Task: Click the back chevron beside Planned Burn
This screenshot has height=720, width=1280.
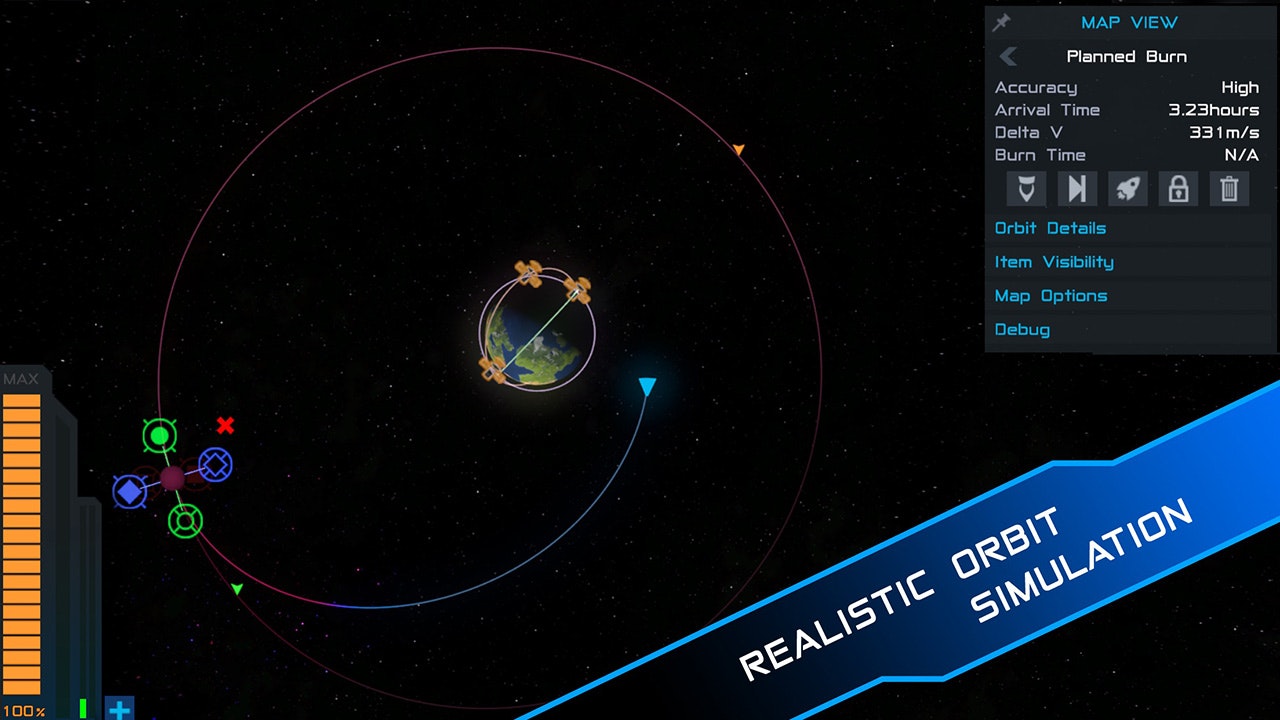Action: pos(1008,56)
